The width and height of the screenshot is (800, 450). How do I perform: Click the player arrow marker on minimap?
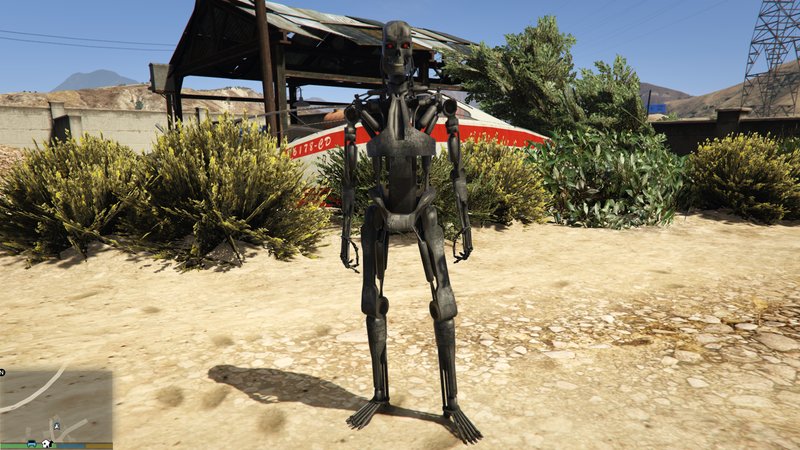coord(57,426)
